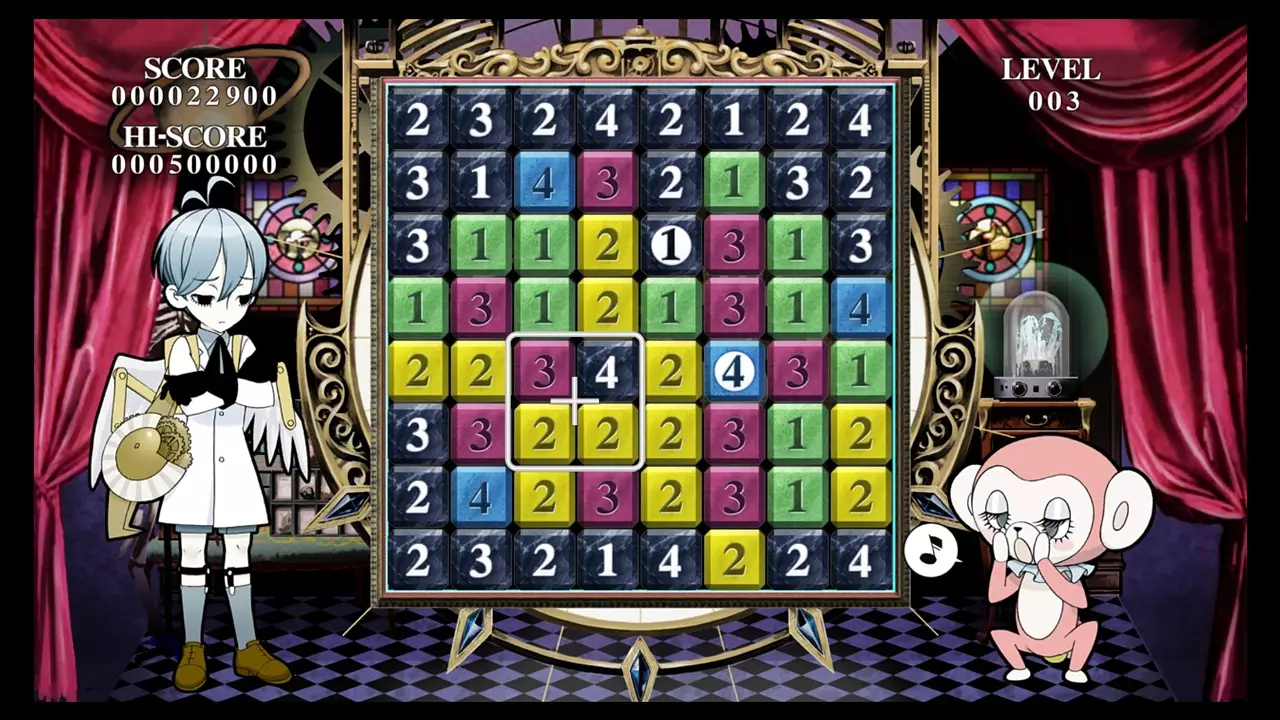Click the dark 4 tile inside the cursor box
This screenshot has width=1280, height=720.
(607, 368)
